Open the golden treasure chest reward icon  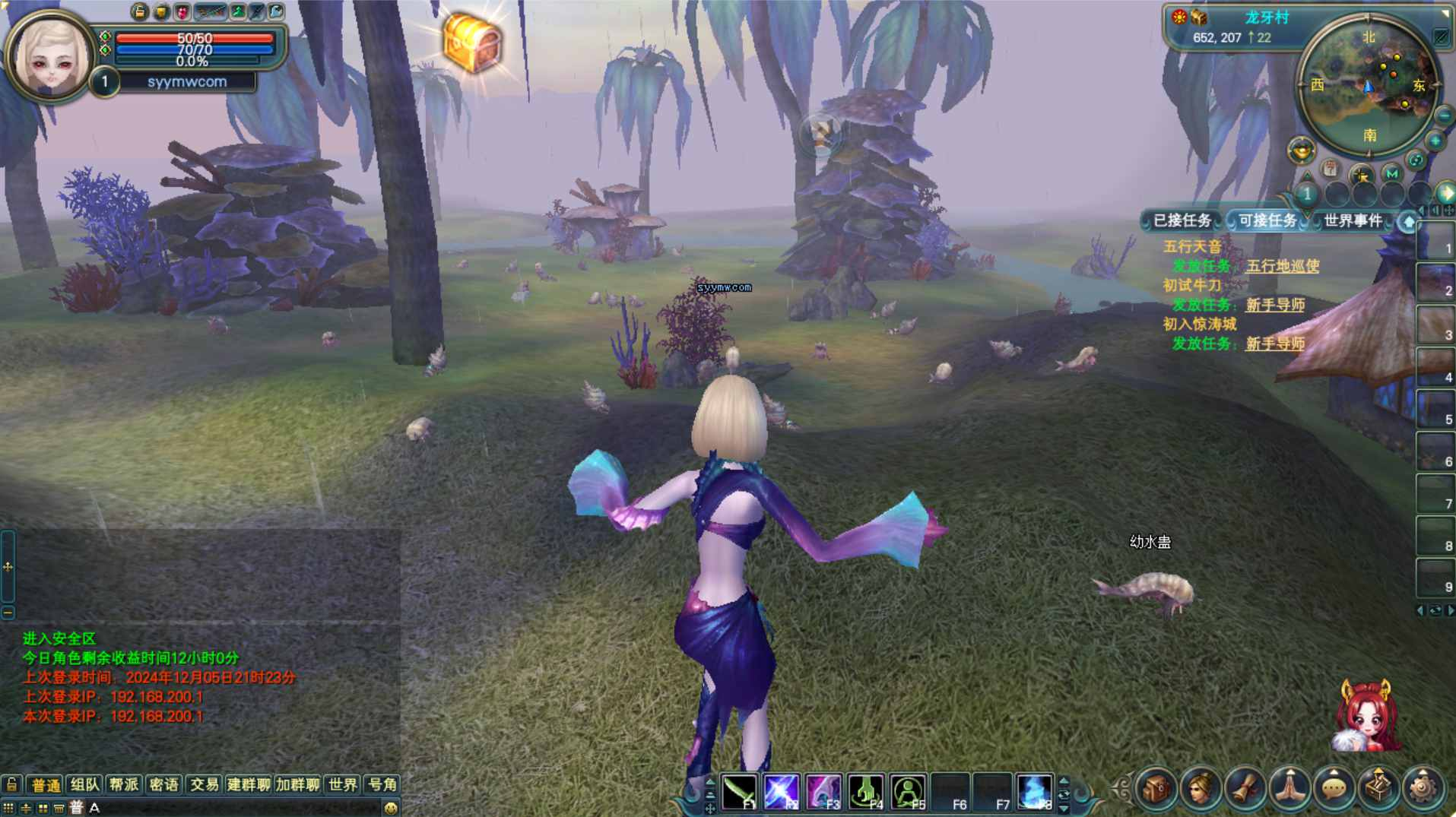click(472, 43)
